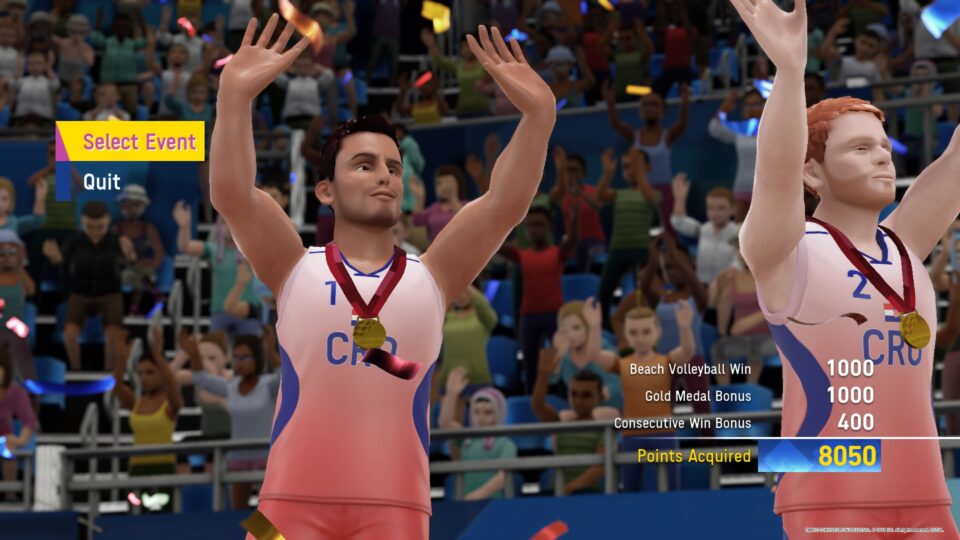Choose the Select Event menu option

click(138, 142)
